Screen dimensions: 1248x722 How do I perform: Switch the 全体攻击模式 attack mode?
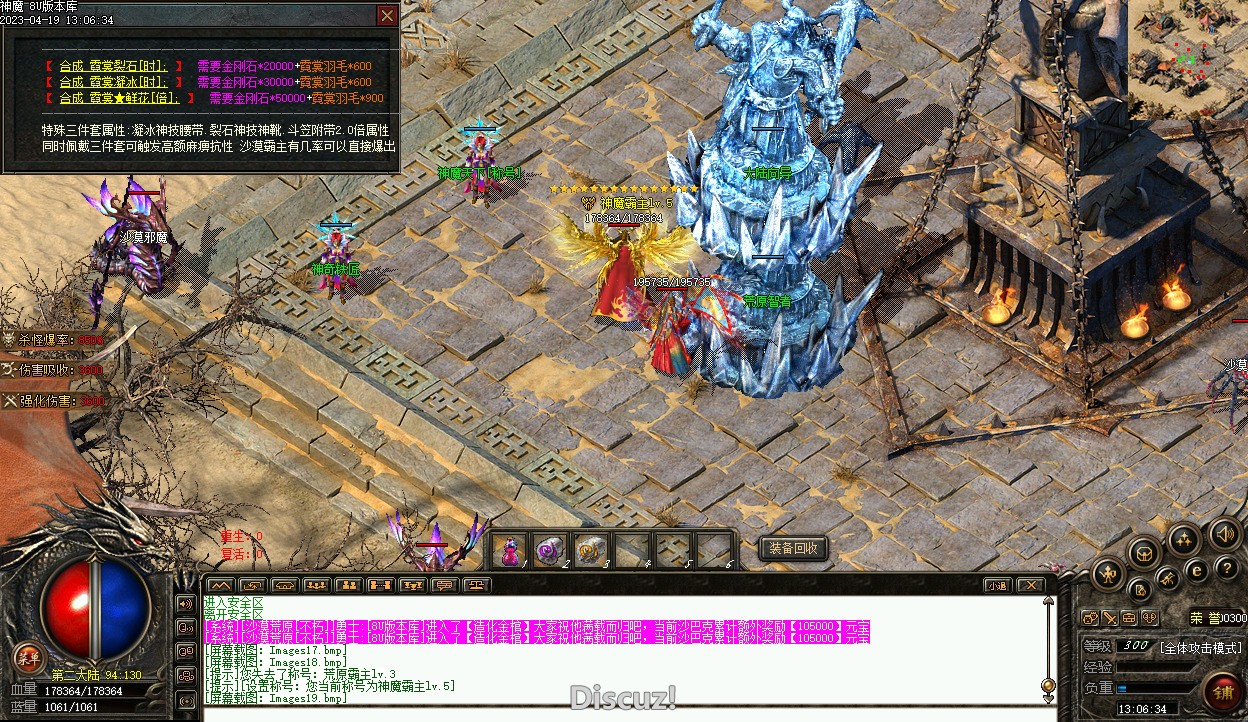point(1200,647)
